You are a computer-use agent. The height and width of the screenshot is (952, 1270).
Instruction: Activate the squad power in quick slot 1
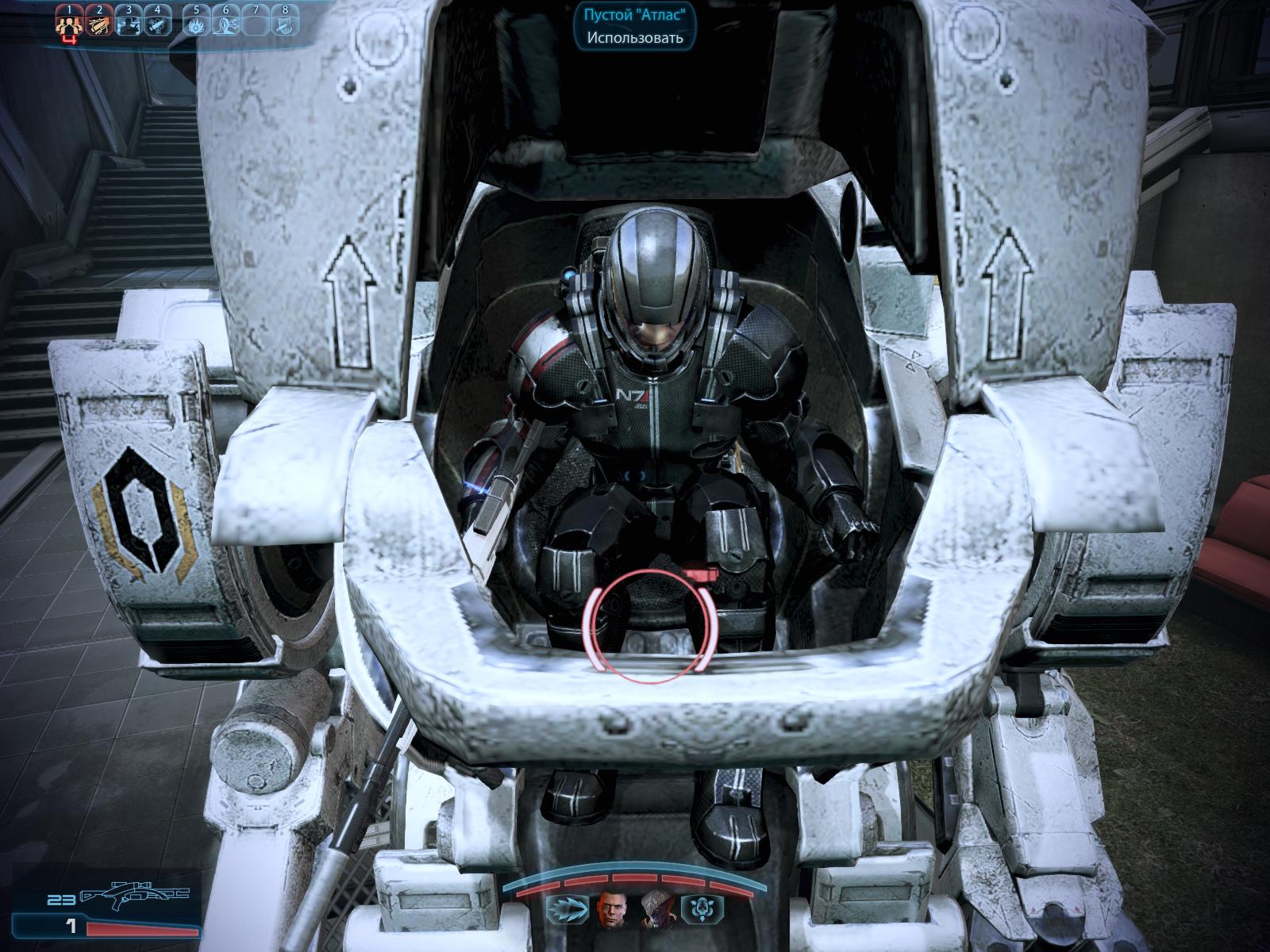[x=70, y=24]
